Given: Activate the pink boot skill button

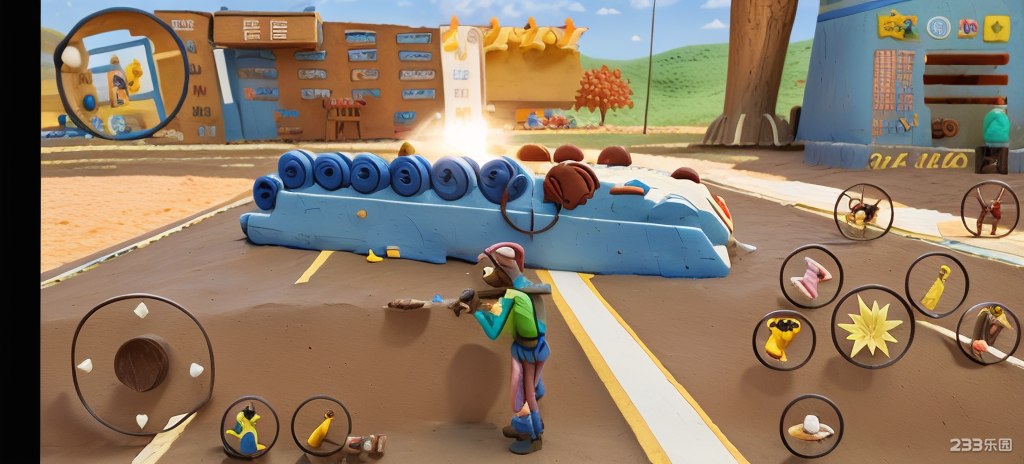Looking at the screenshot, I should tap(810, 277).
